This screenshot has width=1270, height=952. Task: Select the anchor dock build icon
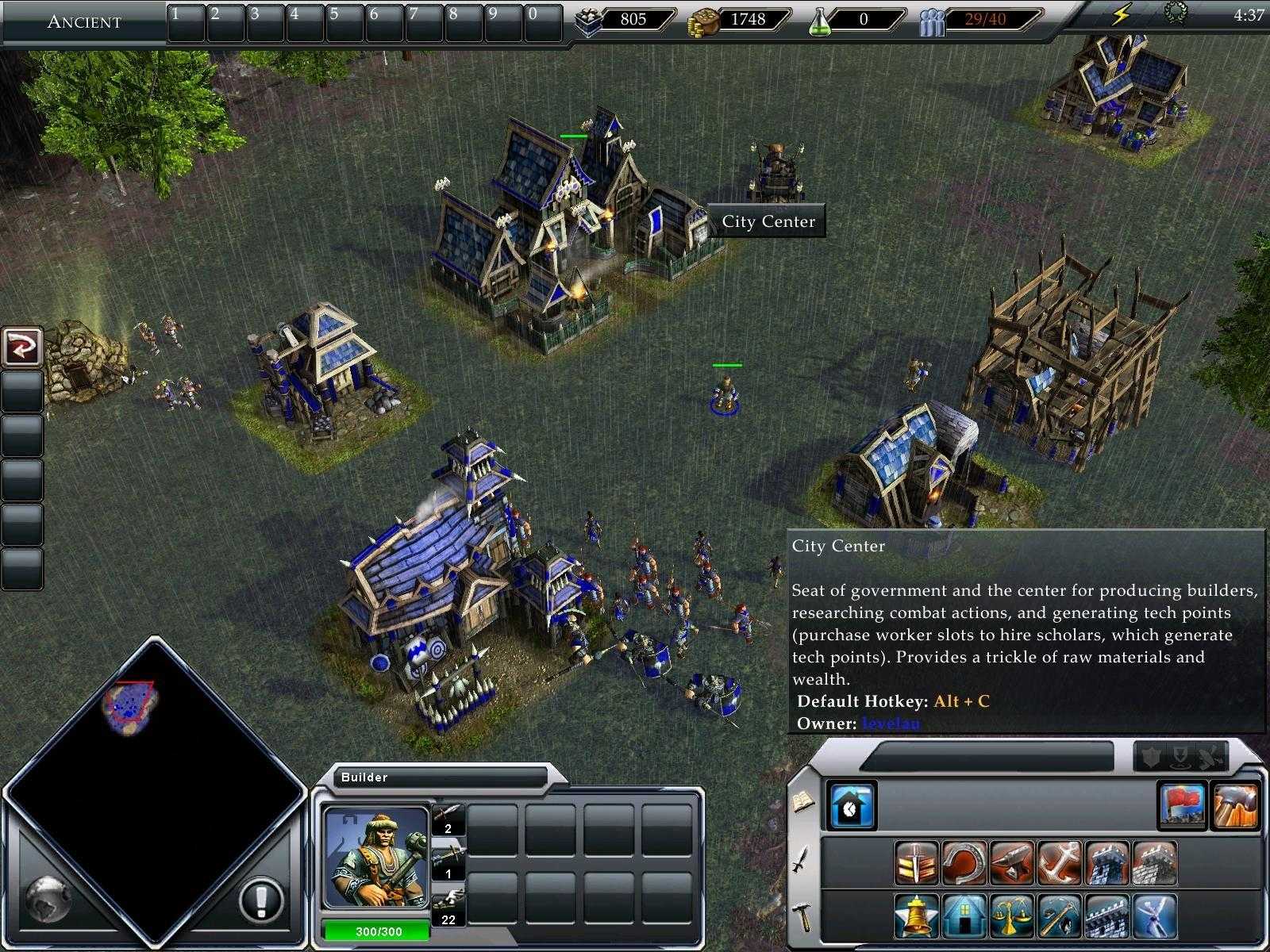pyautogui.click(x=1058, y=862)
